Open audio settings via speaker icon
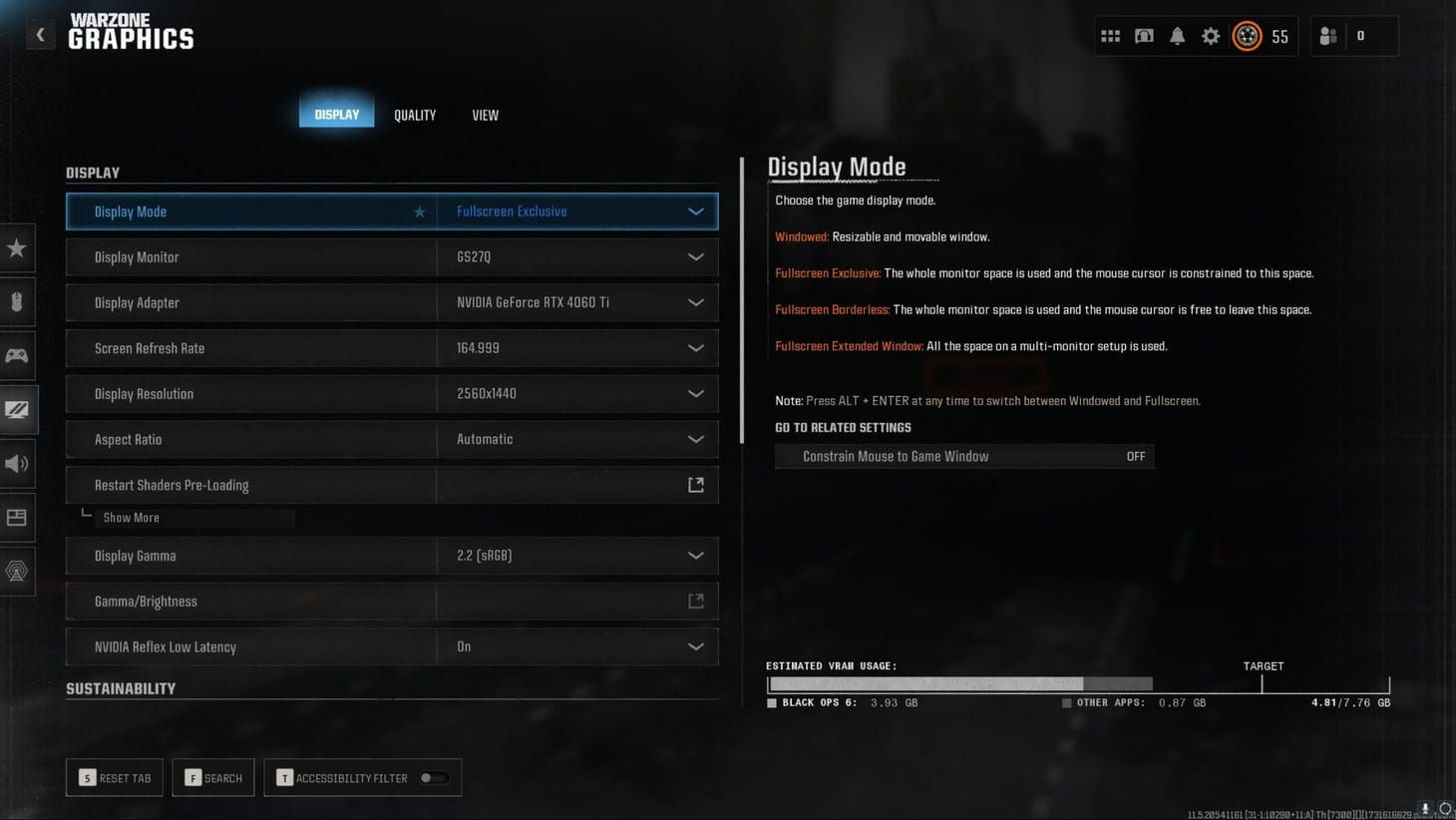This screenshot has width=1456, height=820. [17, 463]
